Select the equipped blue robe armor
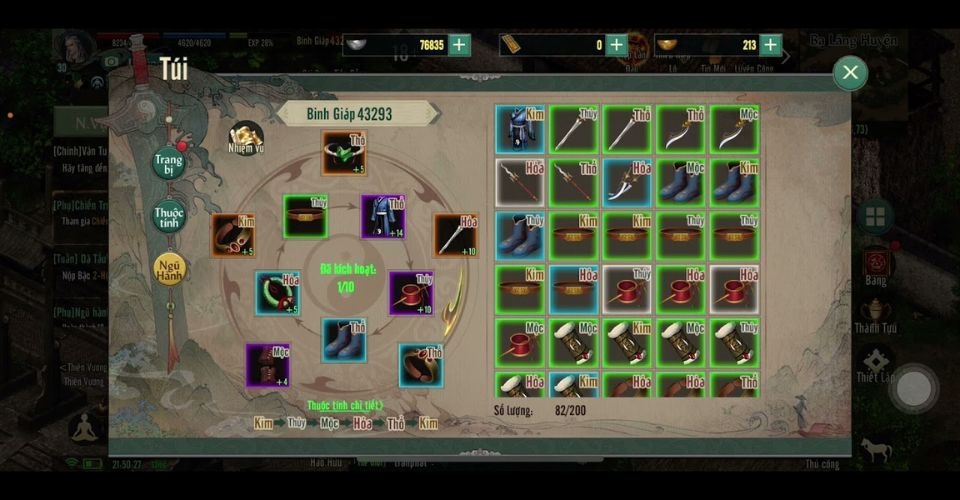960x500 pixels. pyautogui.click(x=382, y=217)
